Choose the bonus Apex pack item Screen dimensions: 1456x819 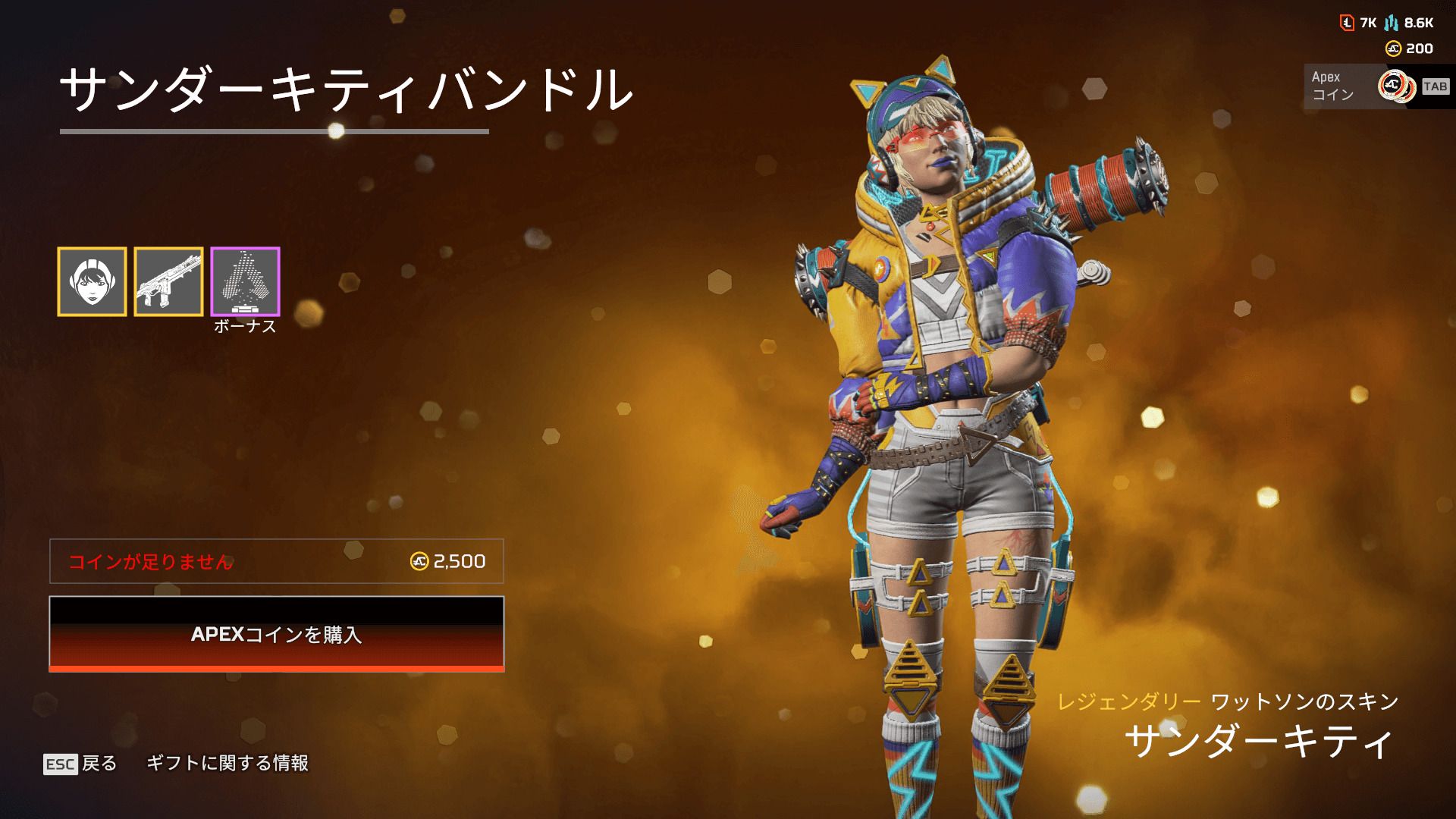(245, 281)
